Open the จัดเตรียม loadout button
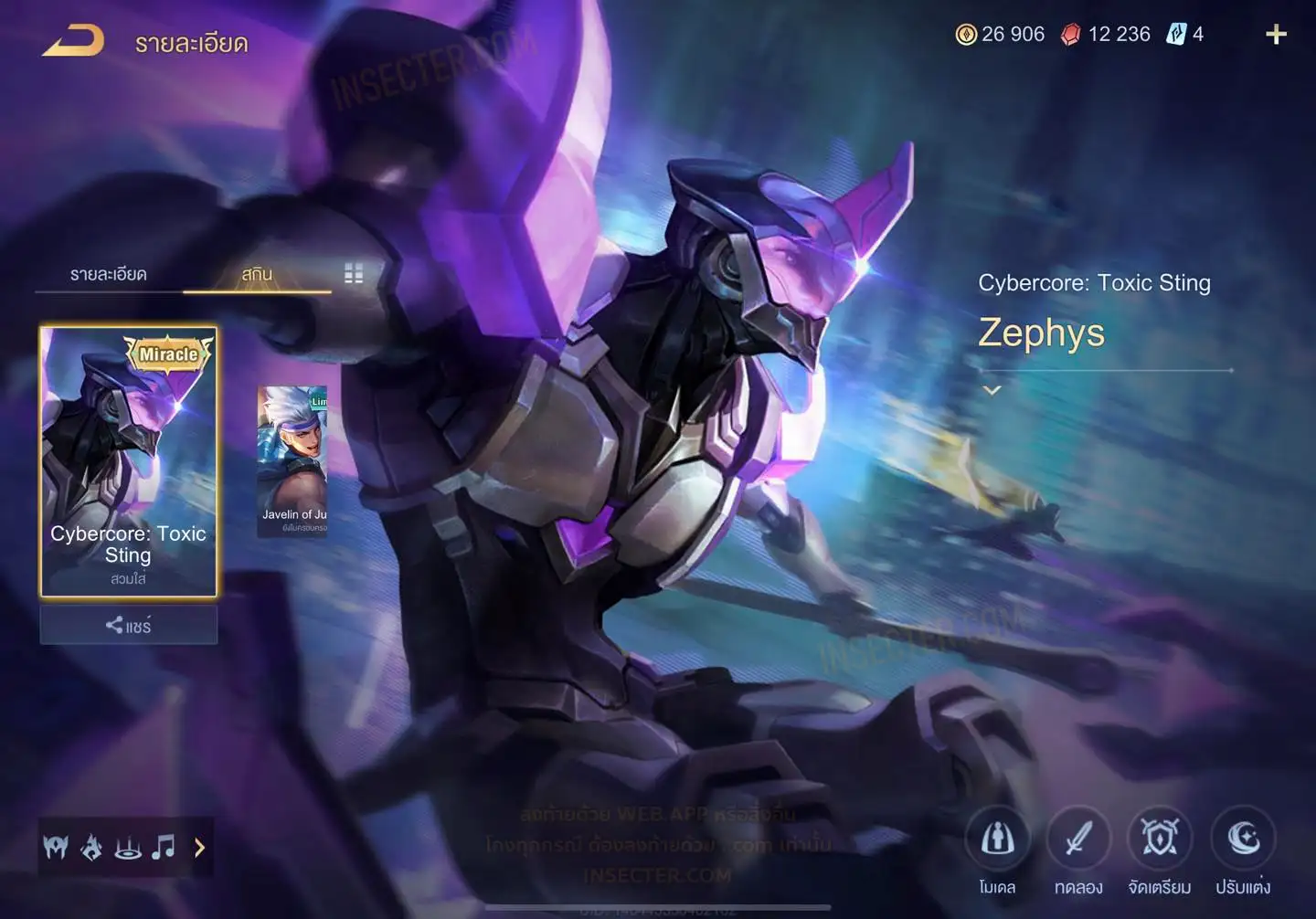Viewport: 1316px width, 919px height. tap(1160, 840)
